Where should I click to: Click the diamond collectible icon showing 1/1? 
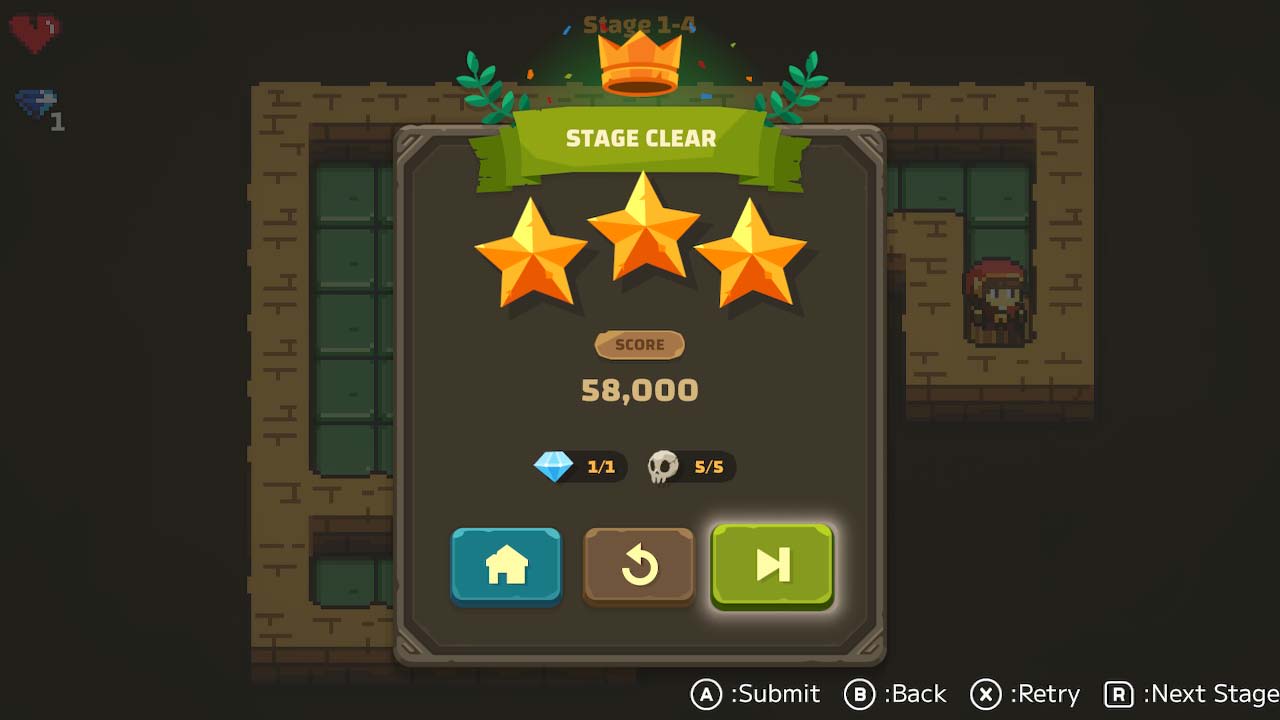click(x=556, y=466)
